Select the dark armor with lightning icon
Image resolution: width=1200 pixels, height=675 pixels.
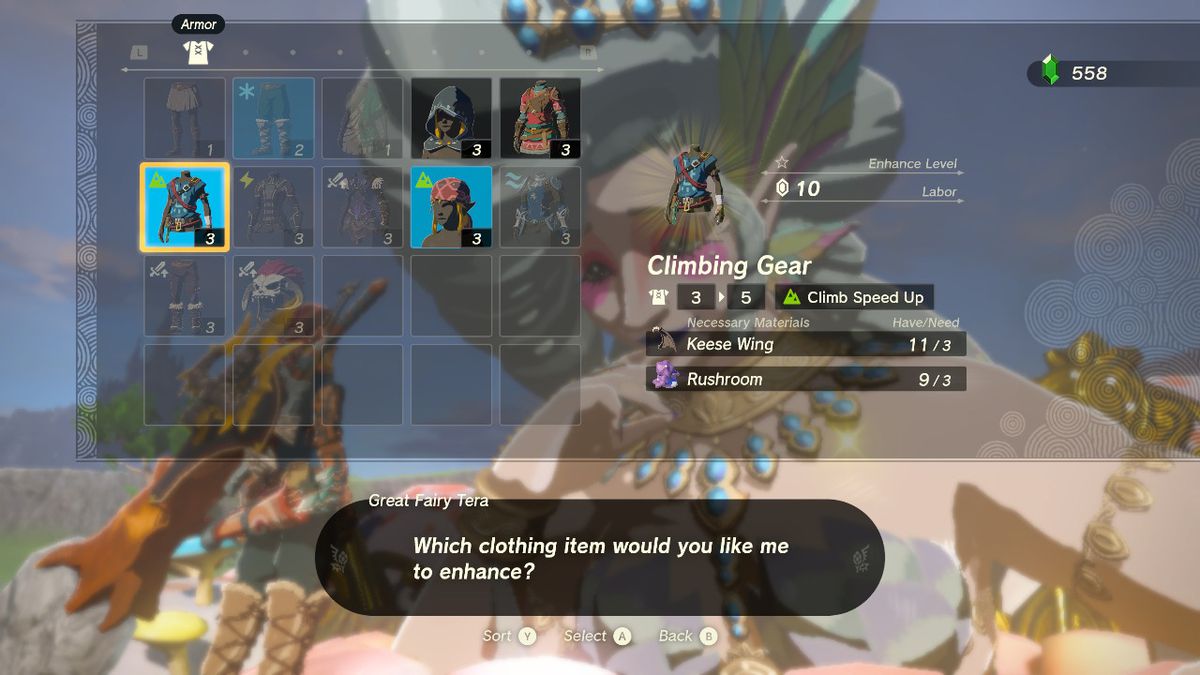pyautogui.click(x=274, y=207)
